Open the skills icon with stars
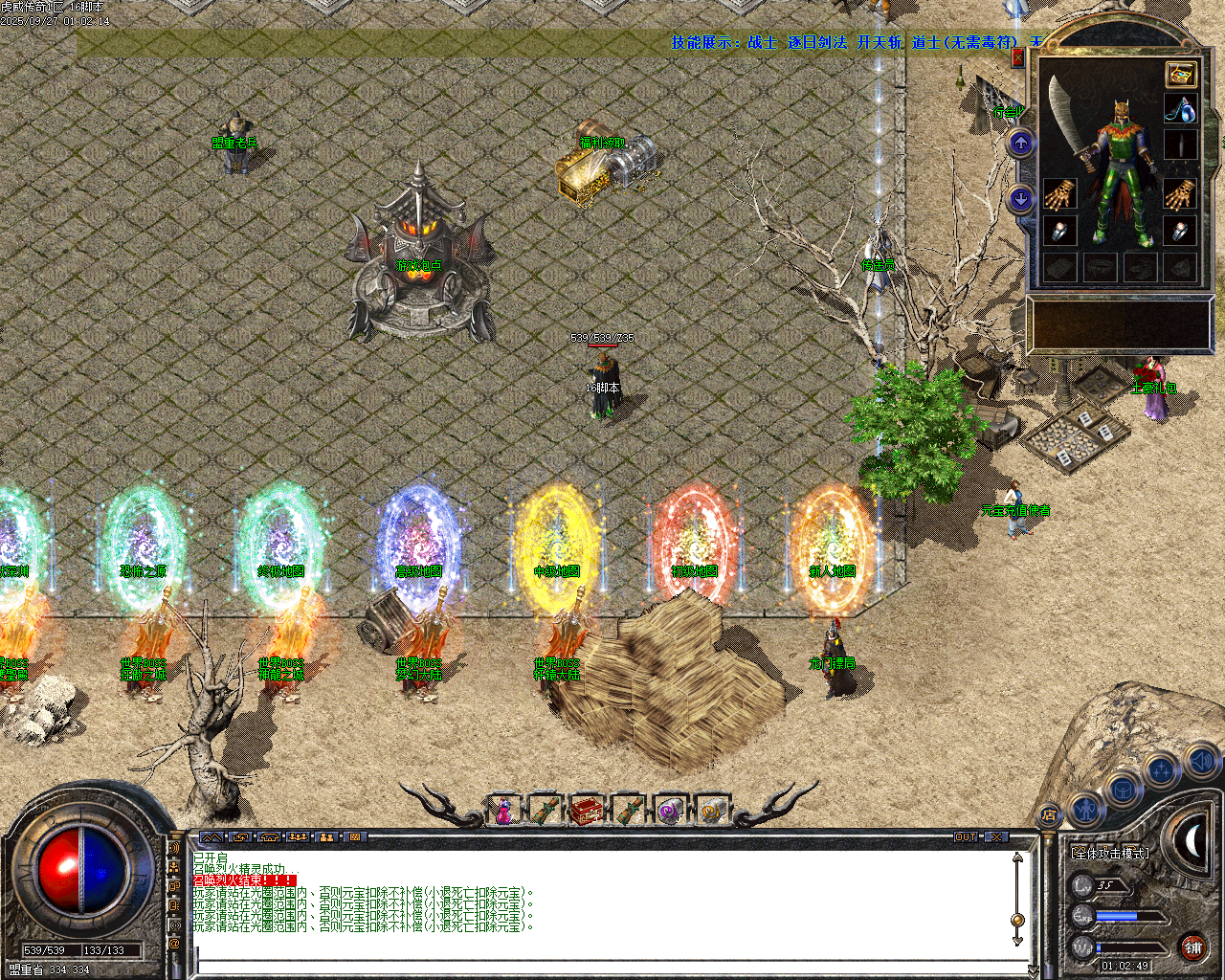1225x980 pixels. 1159,768
